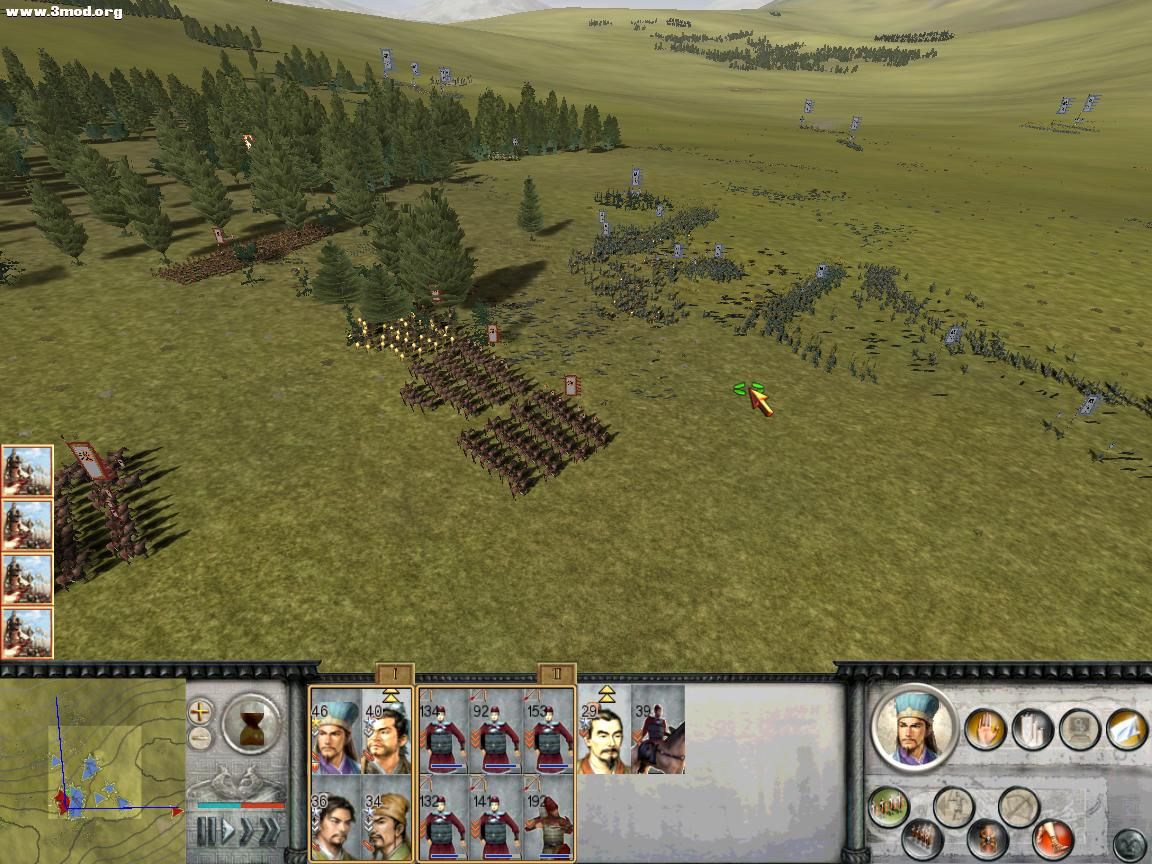Set battle speed to double fast-forward
This screenshot has width=1152, height=864.
click(x=248, y=830)
